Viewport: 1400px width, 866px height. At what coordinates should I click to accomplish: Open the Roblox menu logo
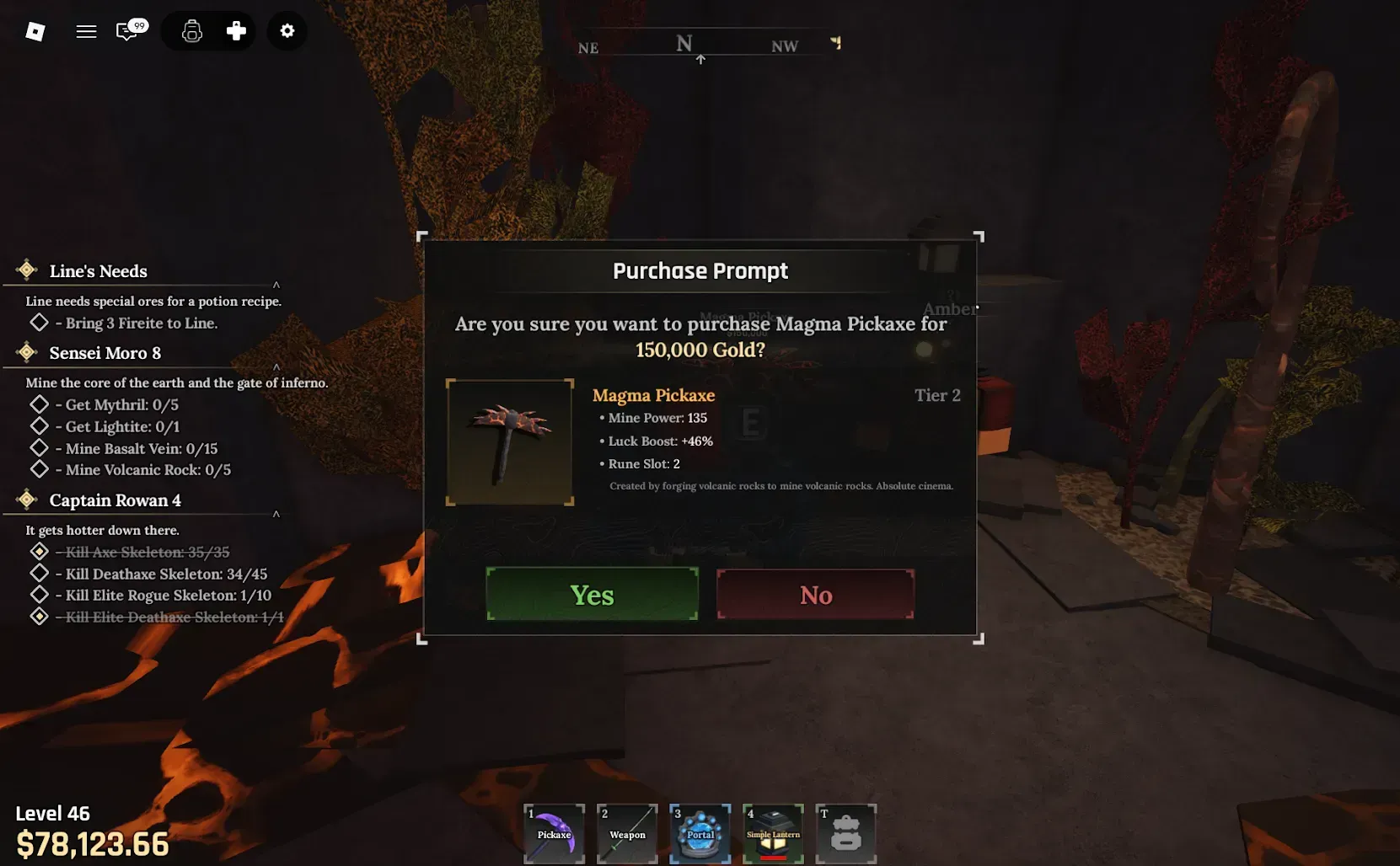click(35, 31)
